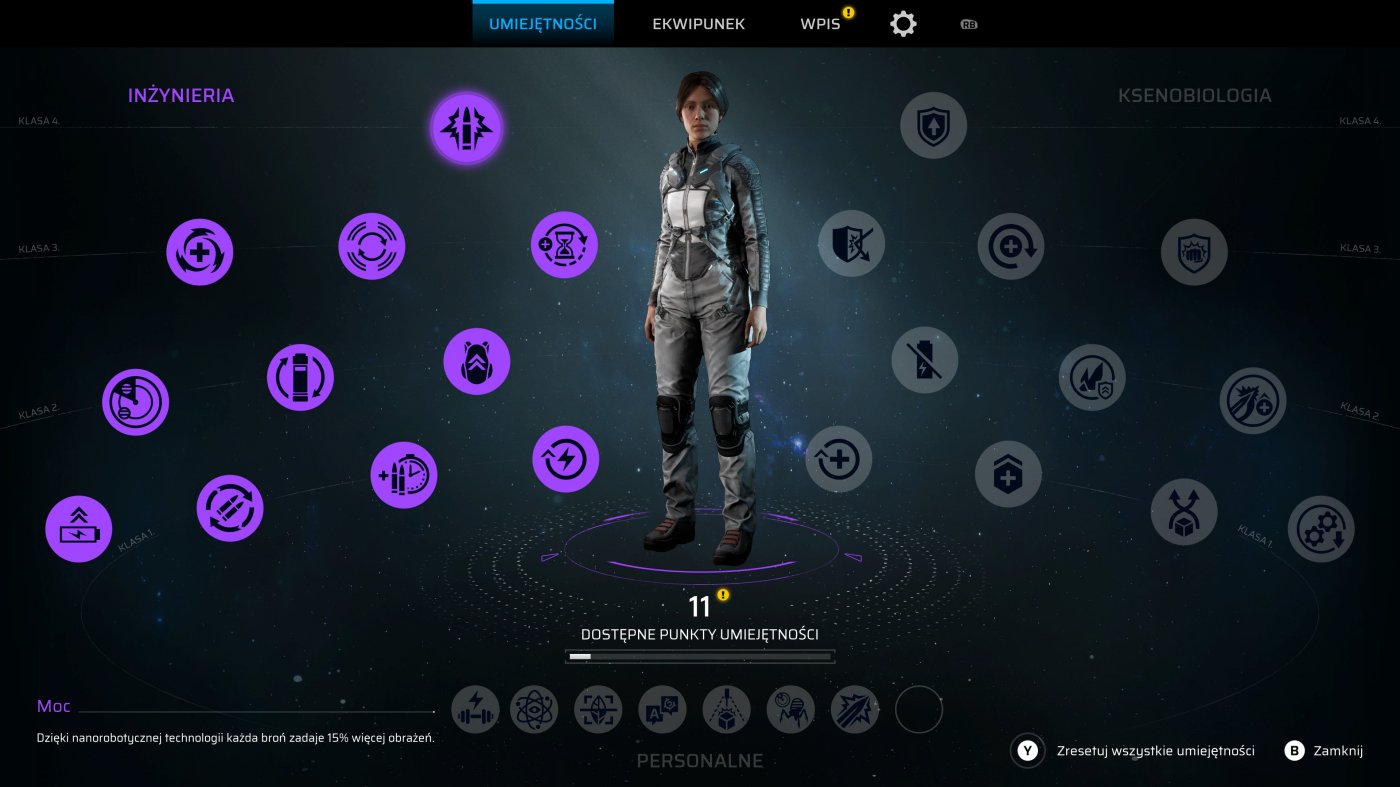Choose the fist shield skill

pyautogui.click(x=1194, y=252)
